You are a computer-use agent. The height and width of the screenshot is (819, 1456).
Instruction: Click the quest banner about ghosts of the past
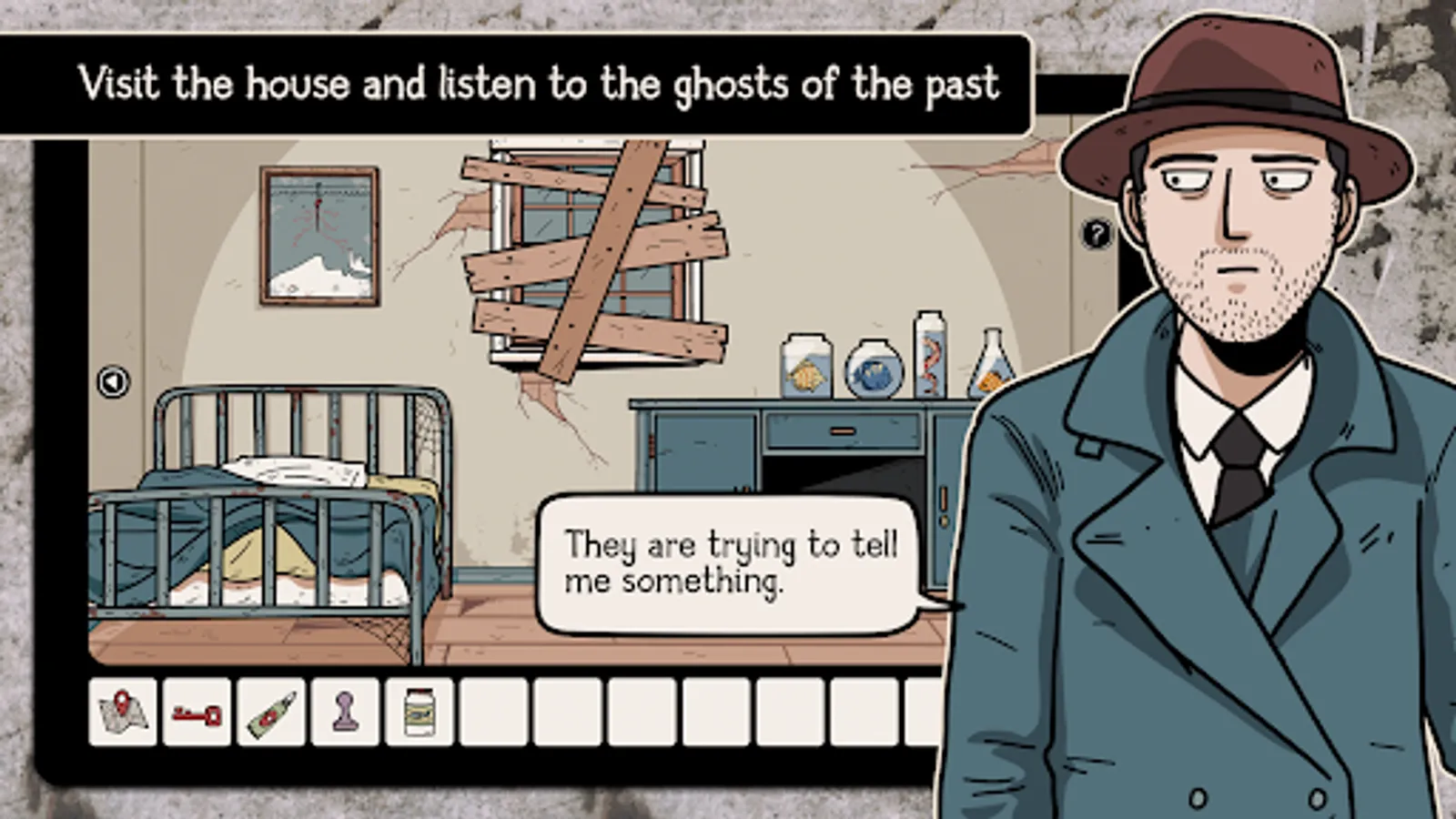519,86
